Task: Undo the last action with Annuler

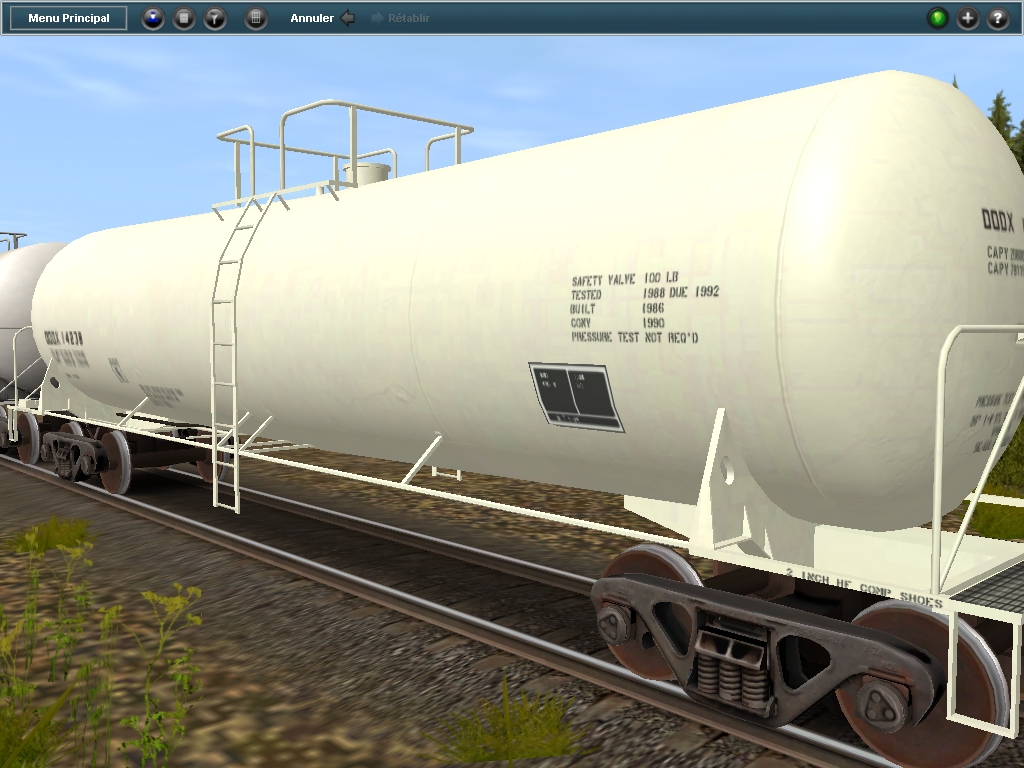Action: [x=321, y=18]
